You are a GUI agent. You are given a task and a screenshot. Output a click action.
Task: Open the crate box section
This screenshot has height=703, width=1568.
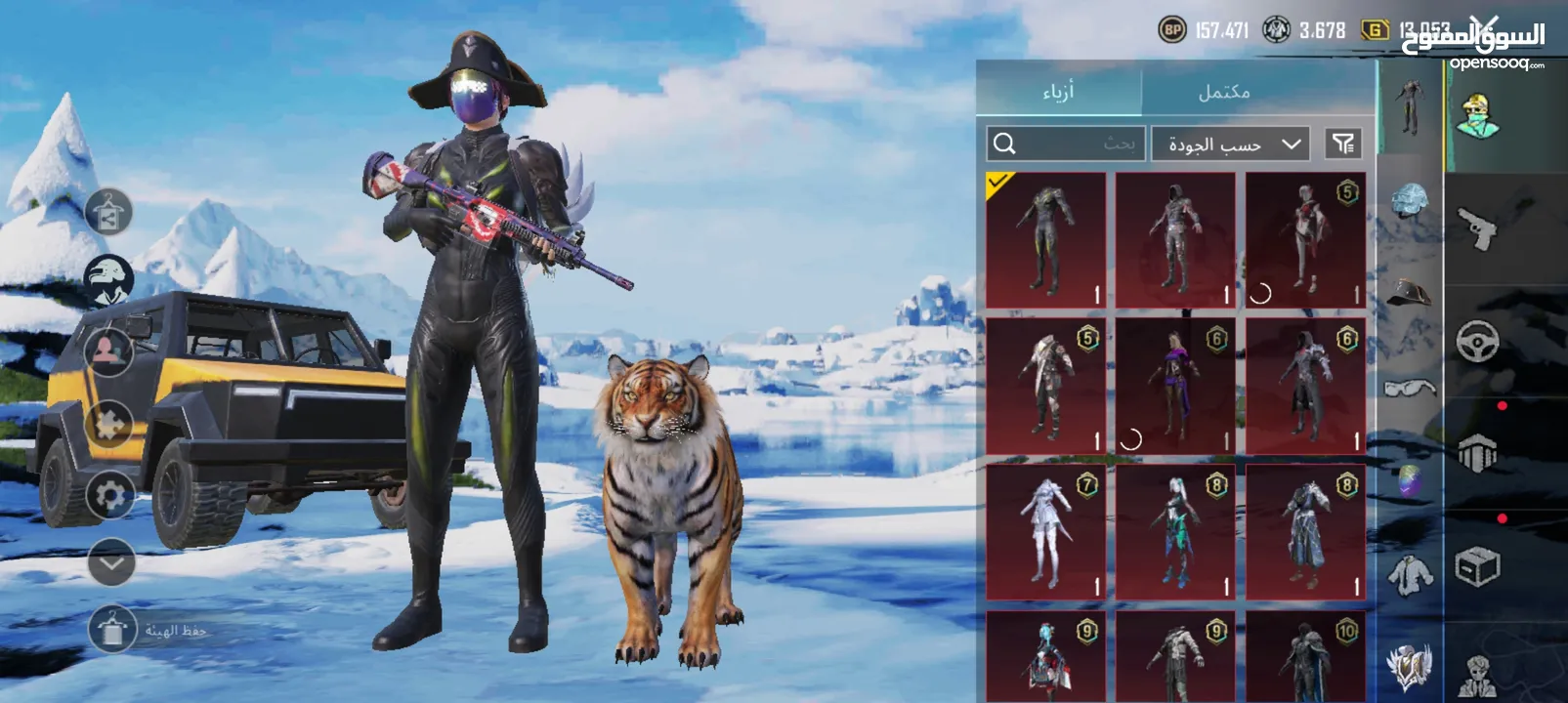click(x=1477, y=566)
